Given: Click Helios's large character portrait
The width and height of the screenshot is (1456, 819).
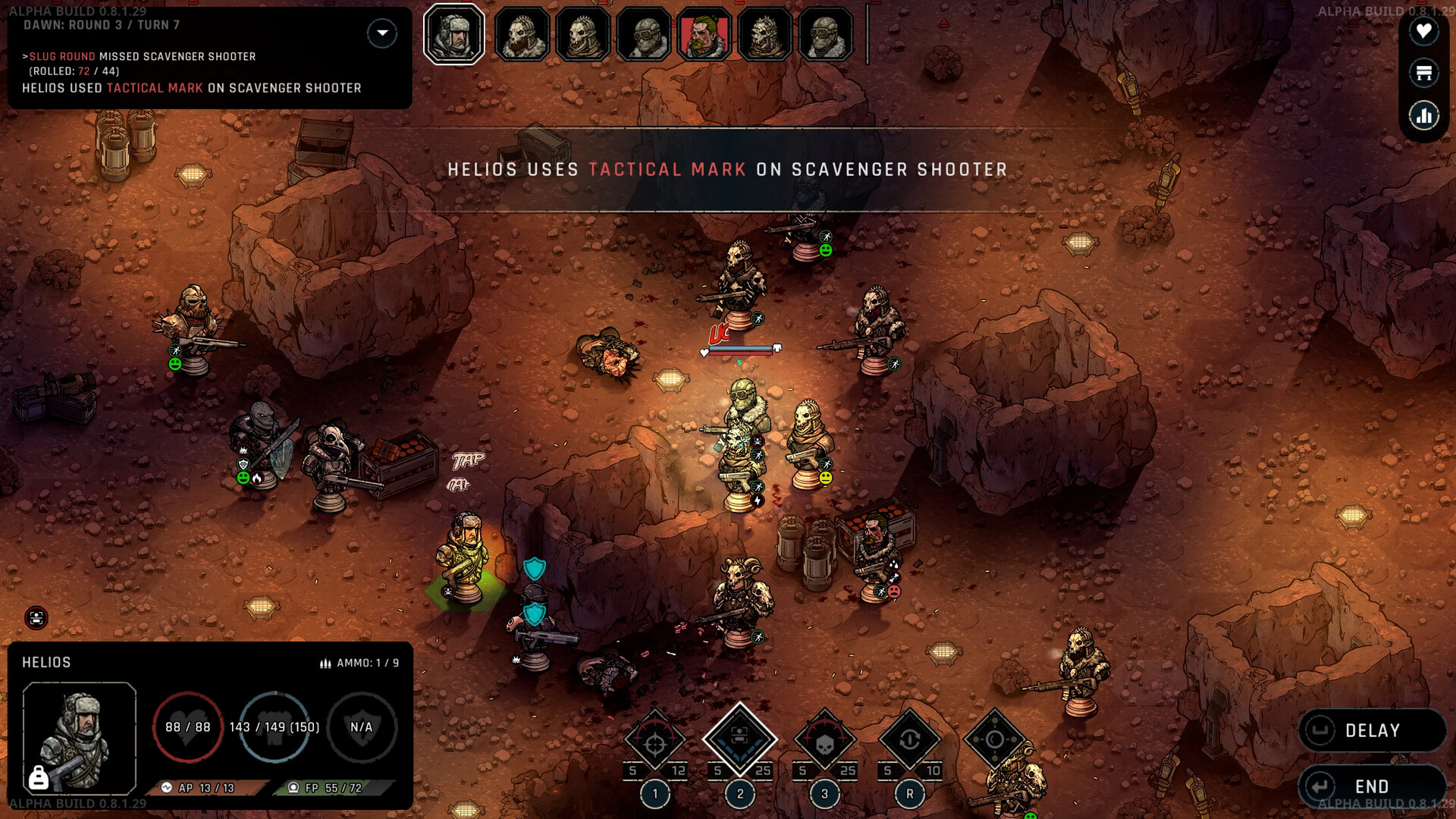Looking at the screenshot, I should tap(80, 738).
